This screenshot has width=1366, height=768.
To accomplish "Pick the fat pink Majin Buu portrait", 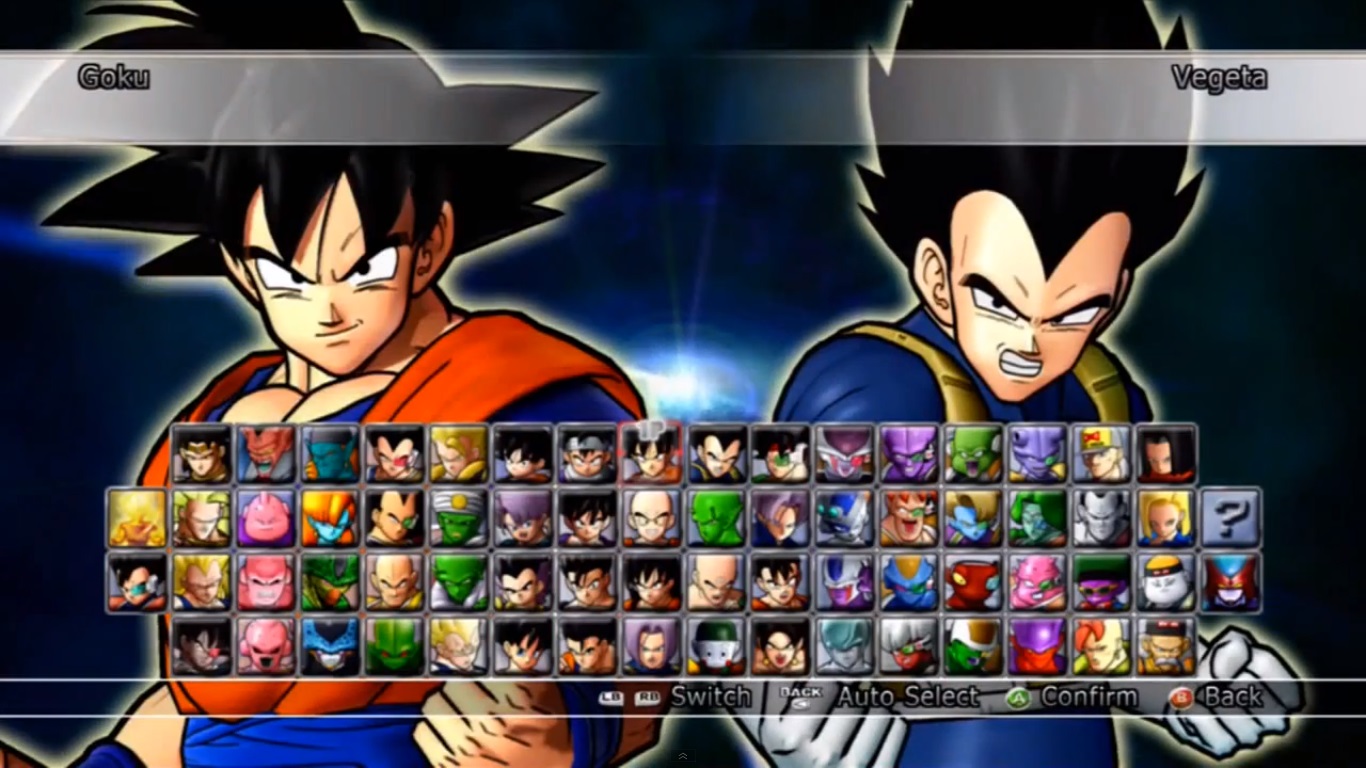I will click(x=265, y=518).
